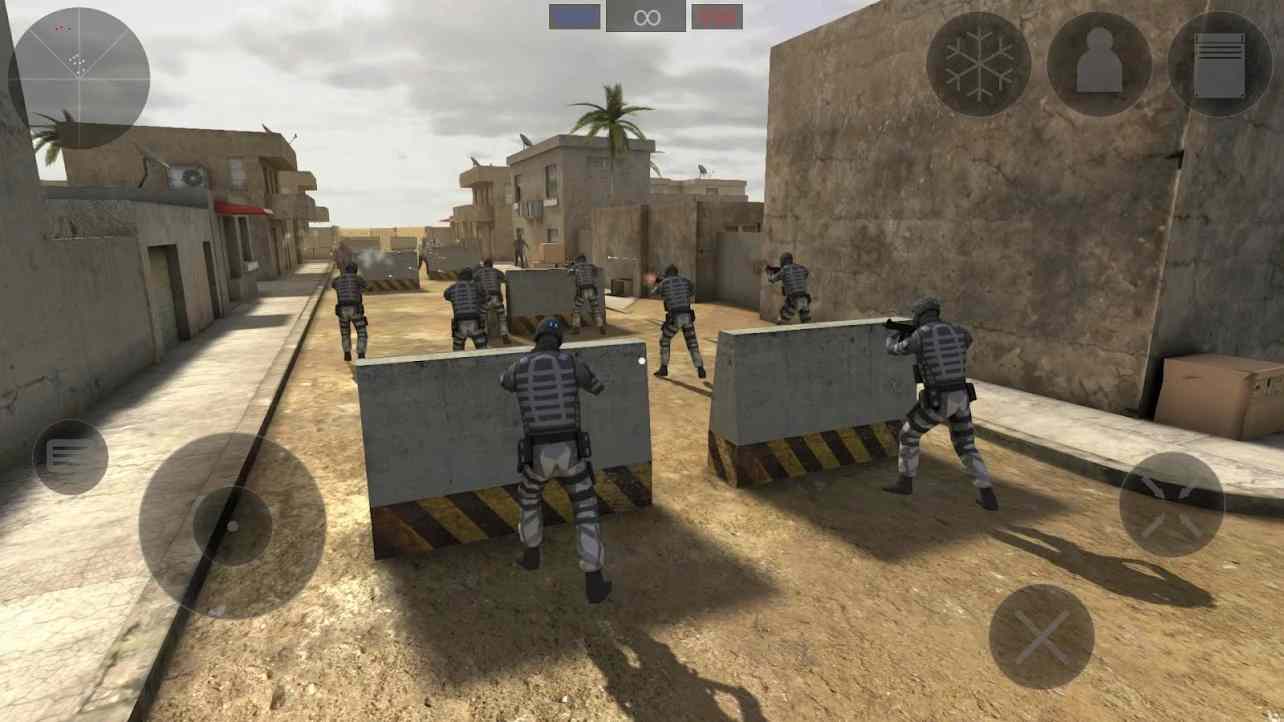This screenshot has width=1284, height=722.
Task: Tap the radar minimap
Action: tap(75, 78)
